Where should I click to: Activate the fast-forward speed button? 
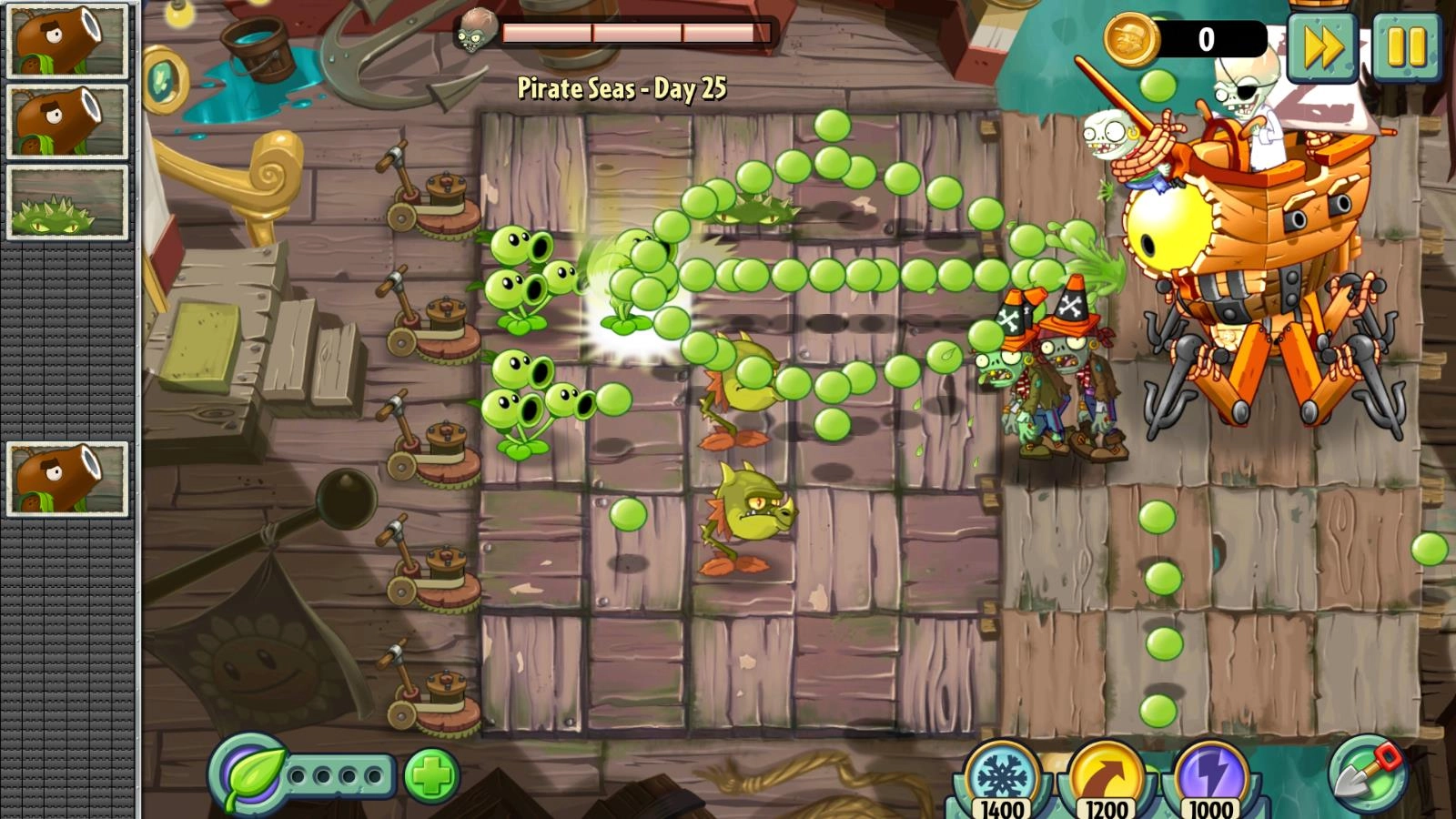(x=1322, y=48)
